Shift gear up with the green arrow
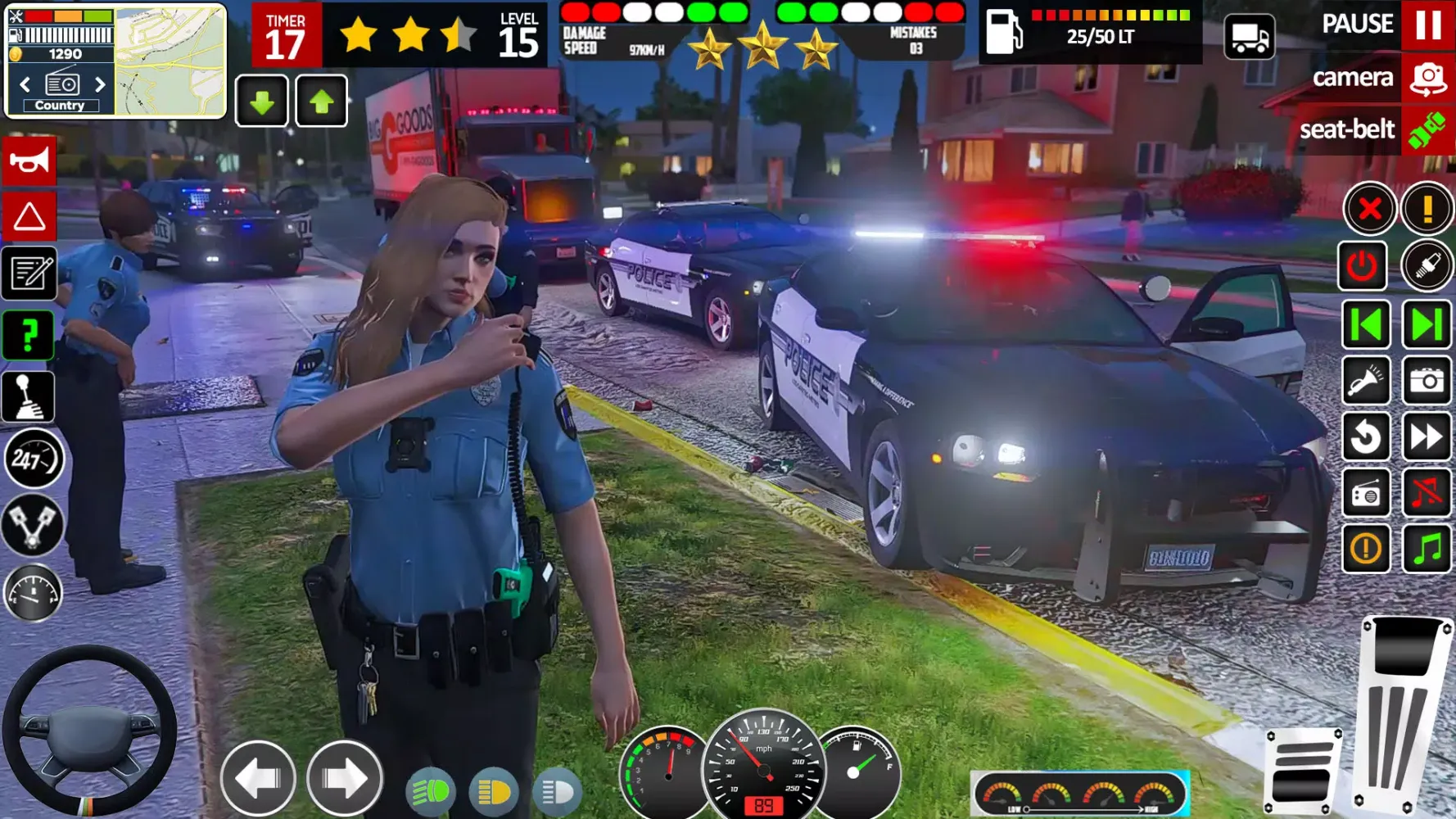 [x=320, y=100]
